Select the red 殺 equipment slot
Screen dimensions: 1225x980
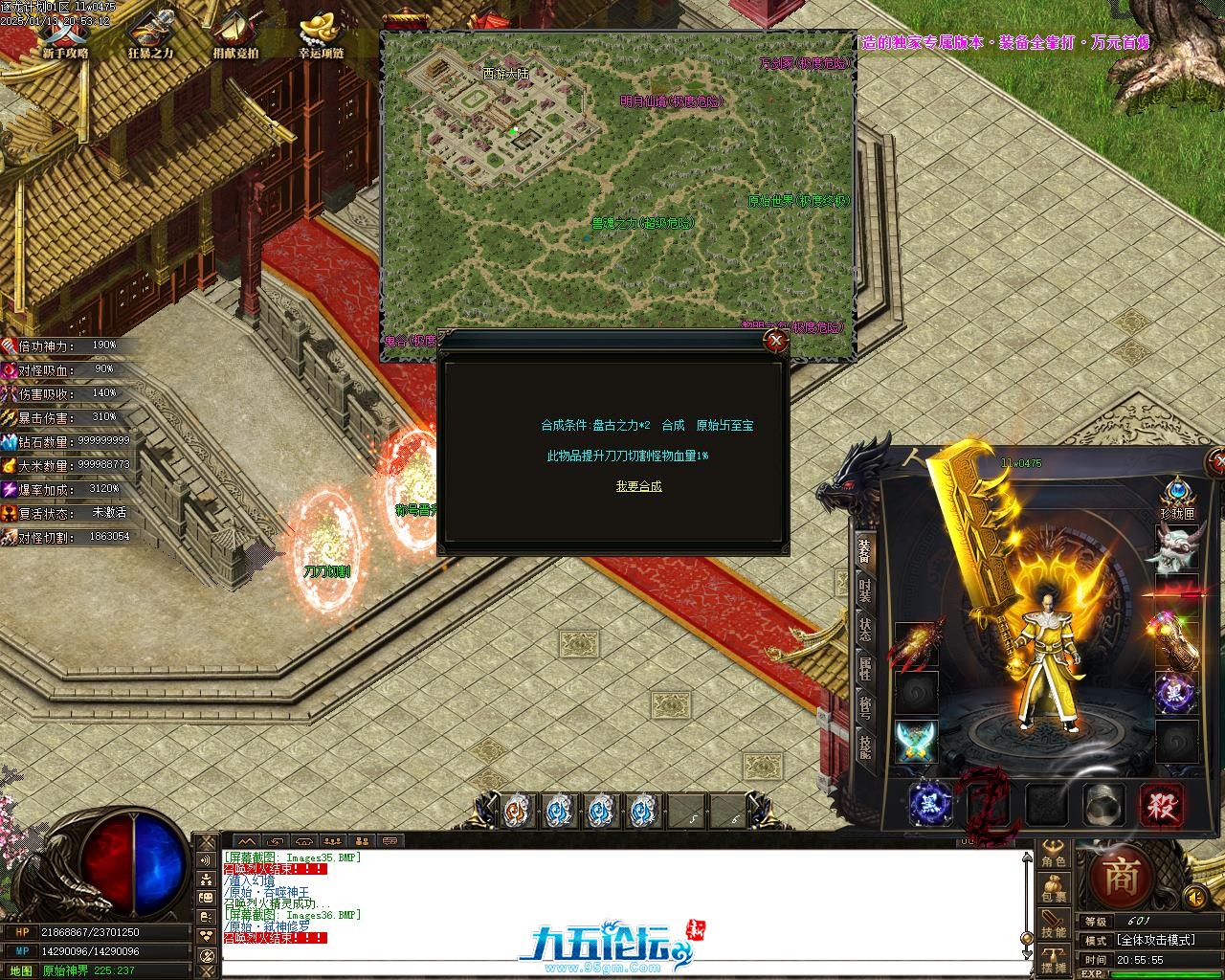[x=1160, y=804]
